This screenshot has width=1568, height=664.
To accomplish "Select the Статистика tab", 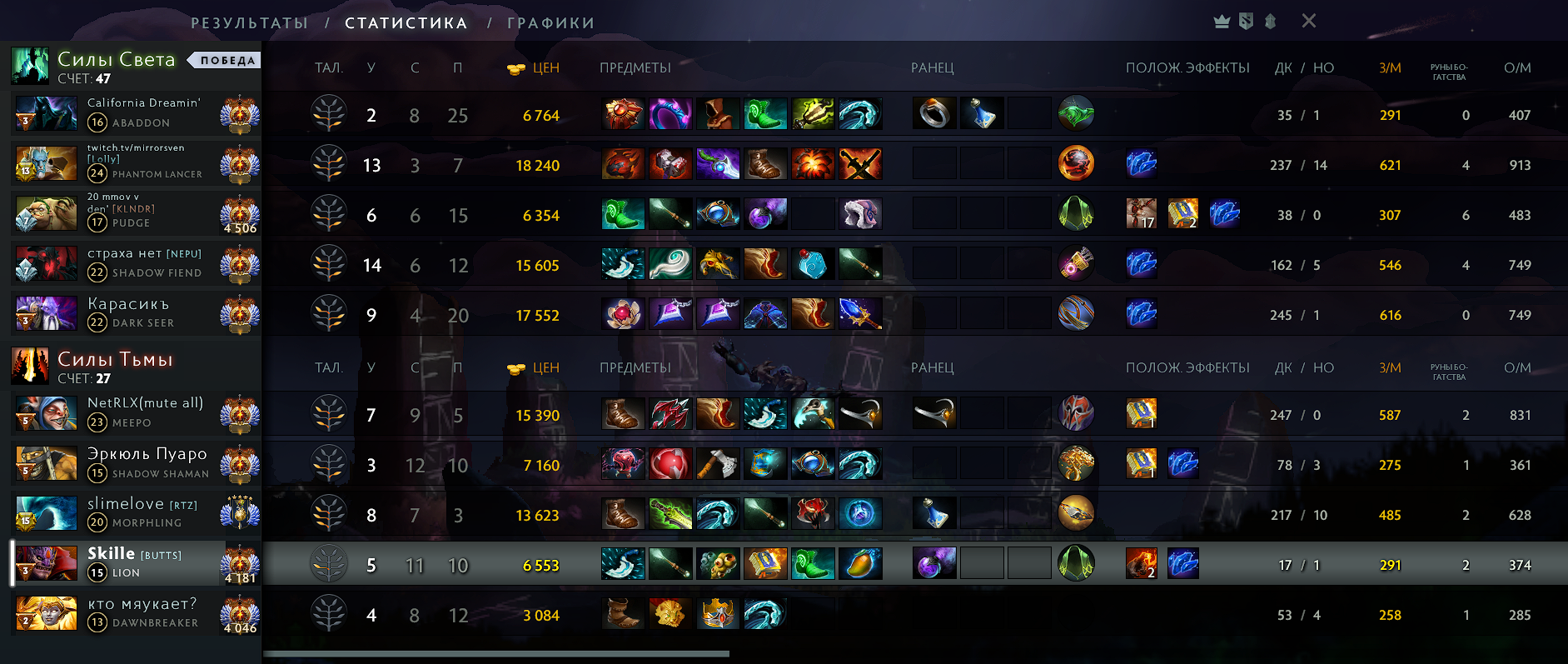I will (406, 23).
